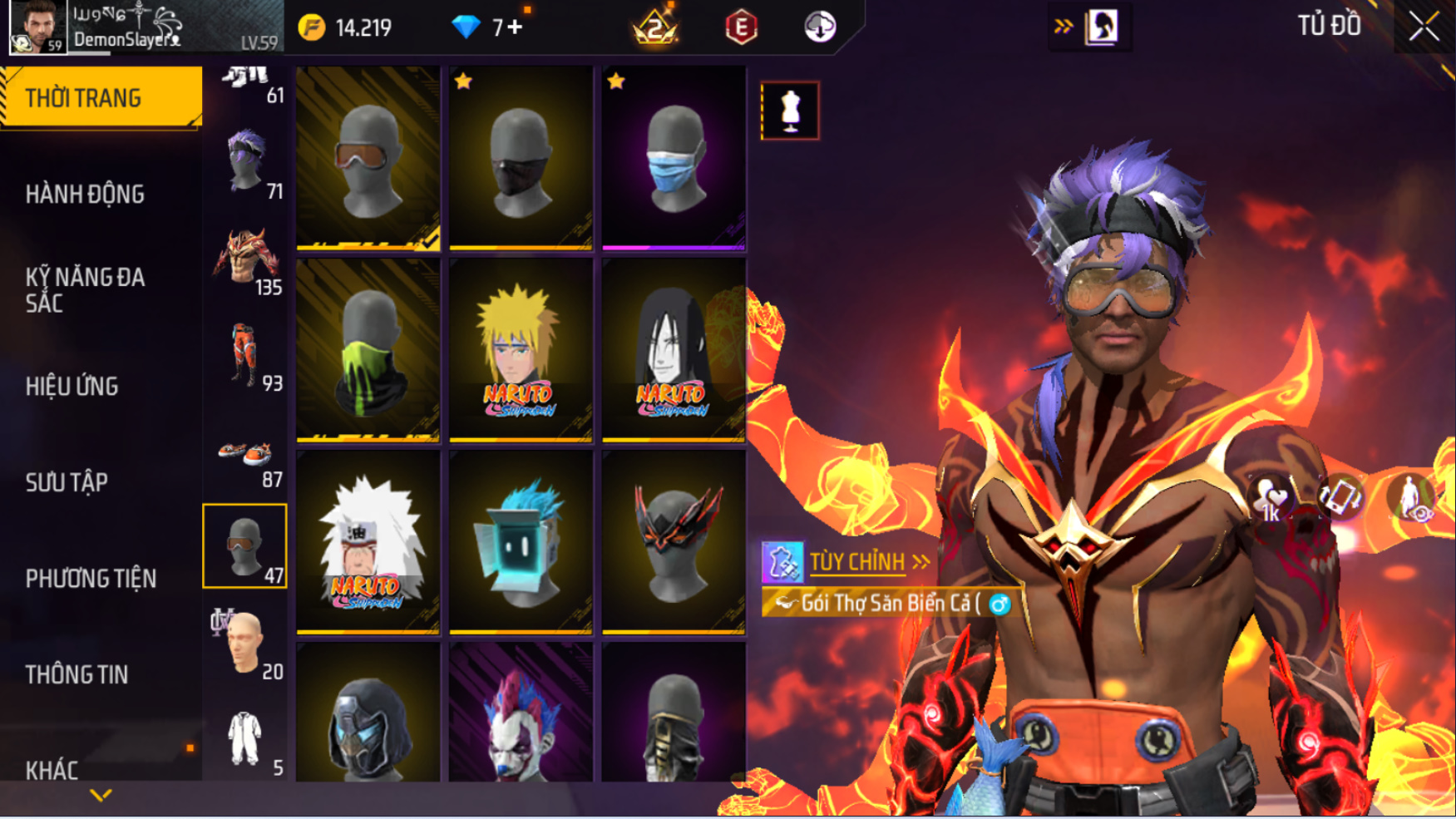Open TÙY CHỈNH customization
Screen dimensions: 1456x819
[856, 562]
